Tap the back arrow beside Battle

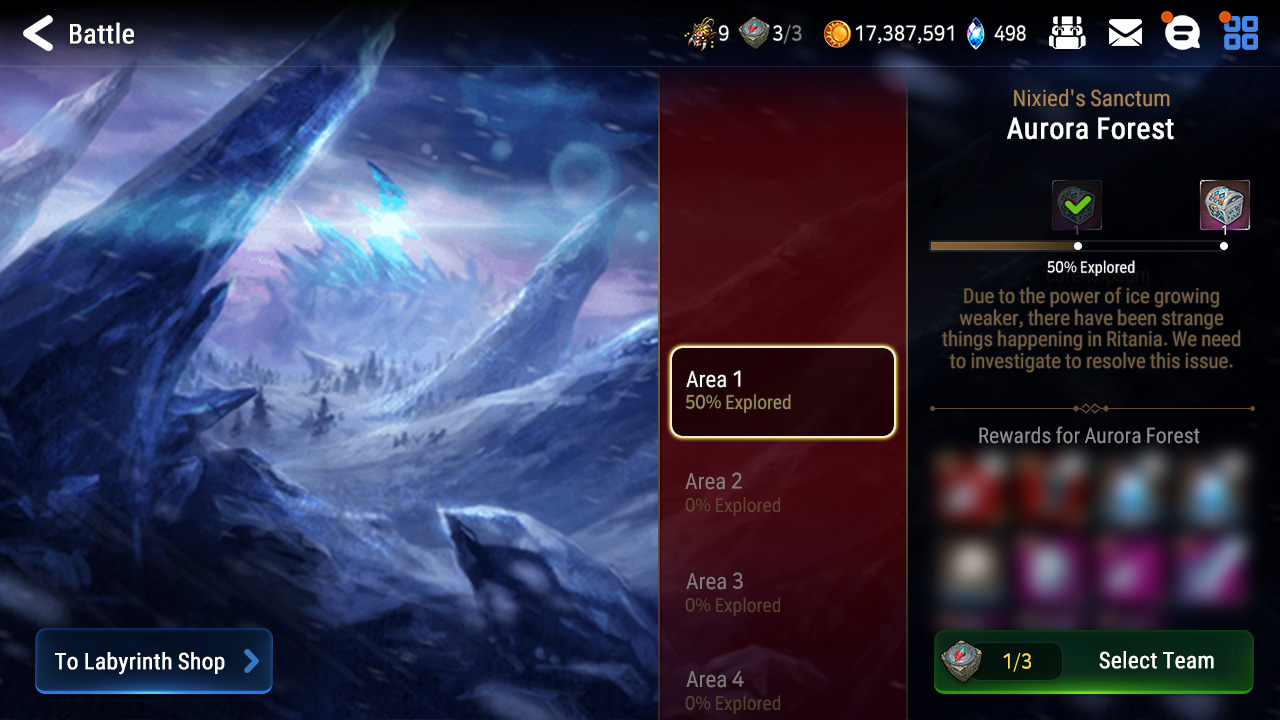pyautogui.click(x=36, y=33)
